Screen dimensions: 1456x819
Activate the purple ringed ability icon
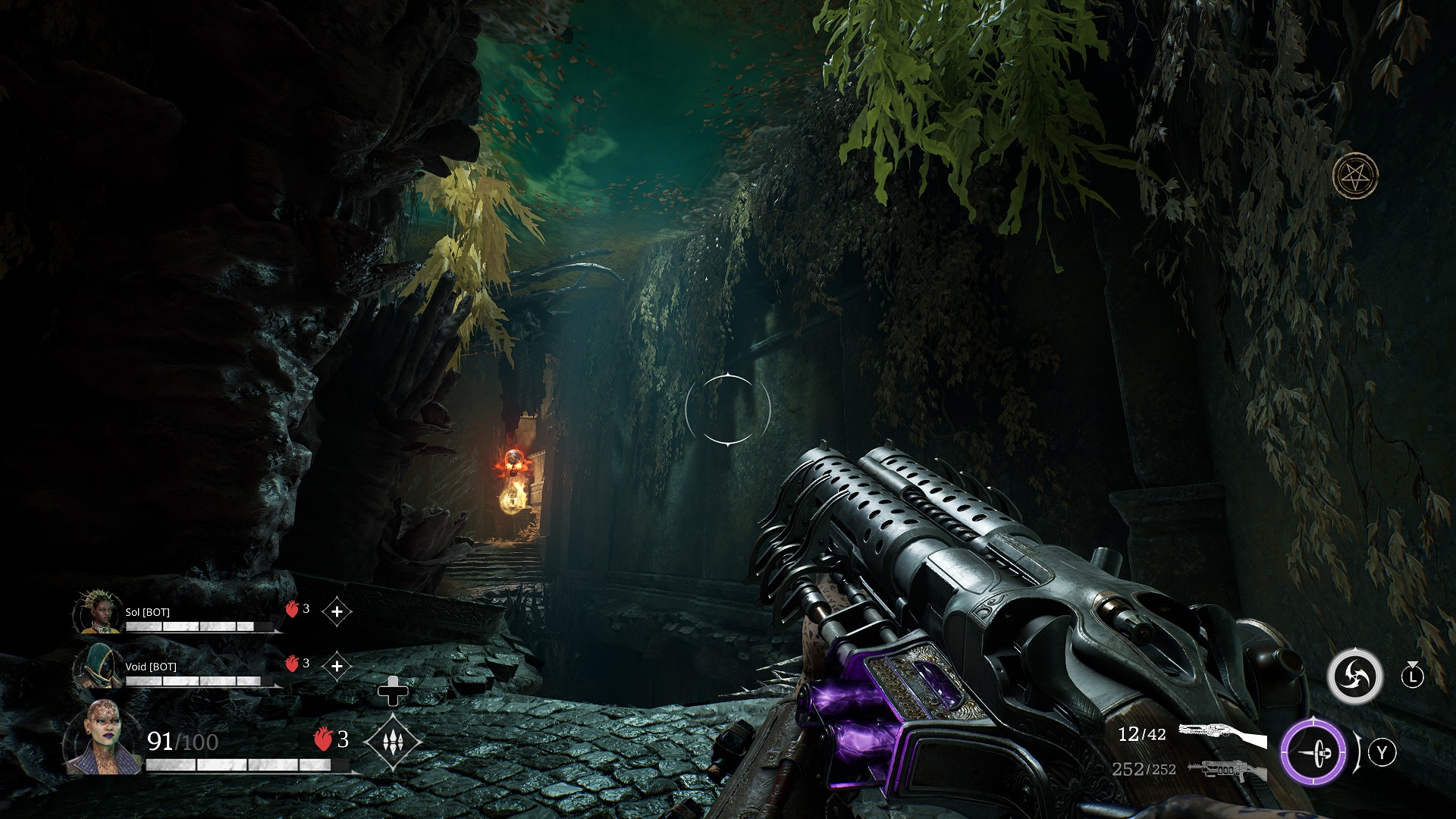[1313, 753]
